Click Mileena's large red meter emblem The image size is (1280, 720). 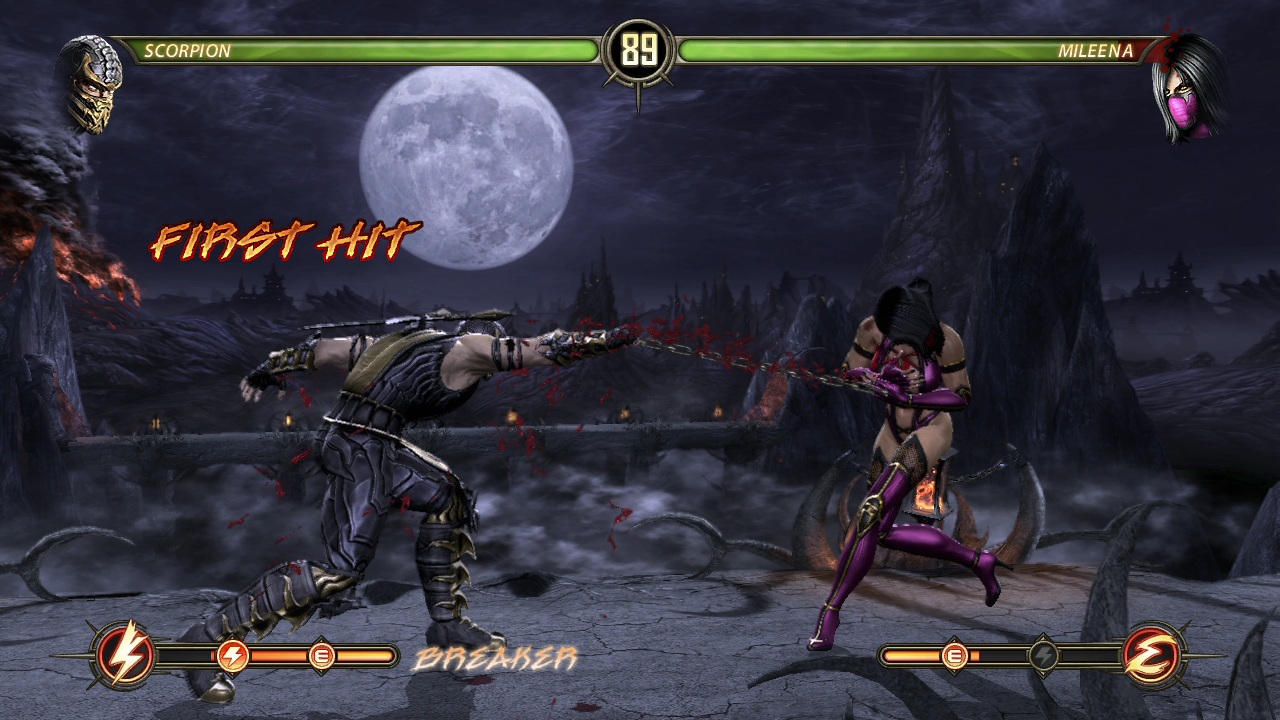[1154, 656]
